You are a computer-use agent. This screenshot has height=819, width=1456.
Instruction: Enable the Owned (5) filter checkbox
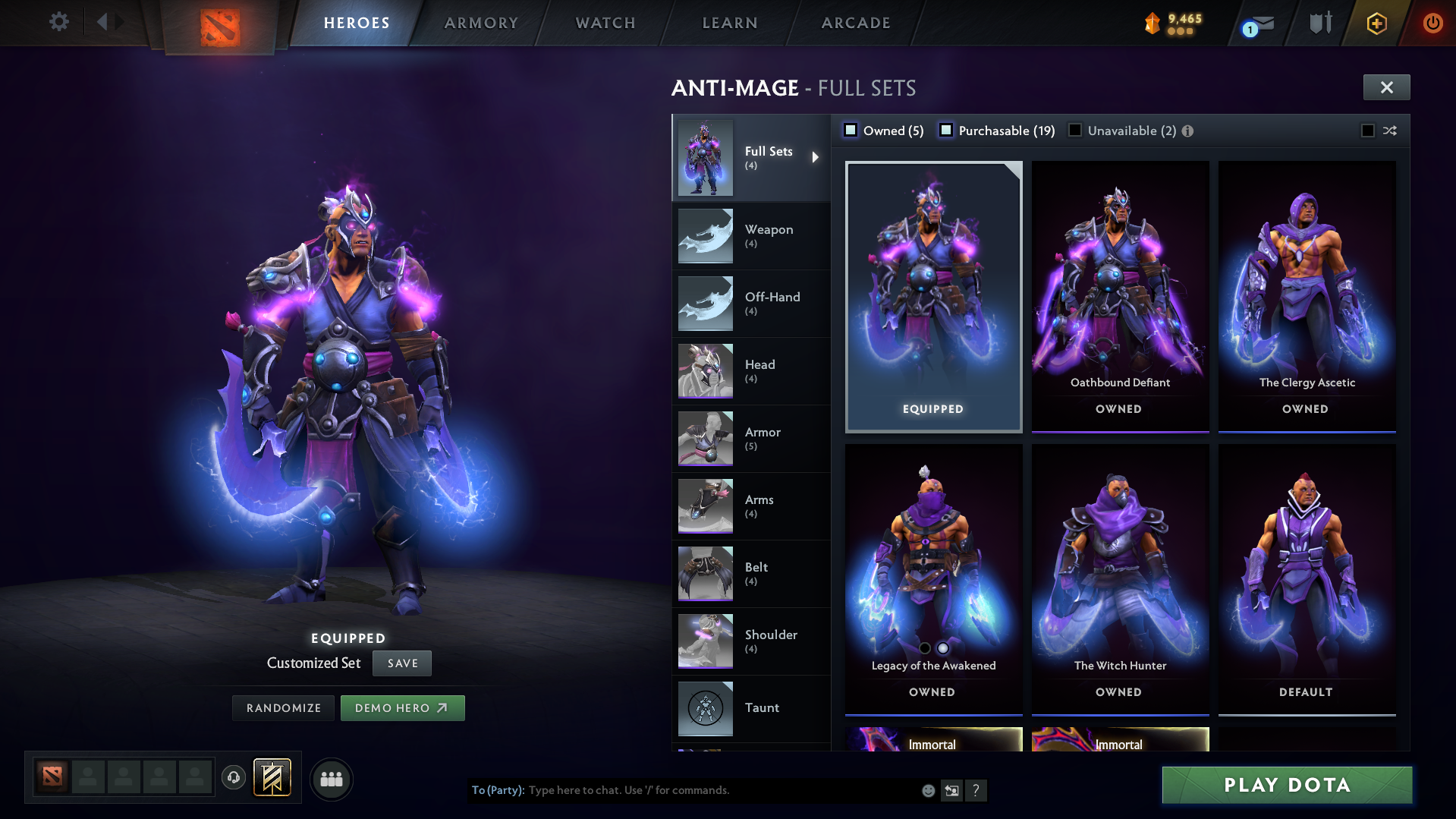click(x=851, y=130)
